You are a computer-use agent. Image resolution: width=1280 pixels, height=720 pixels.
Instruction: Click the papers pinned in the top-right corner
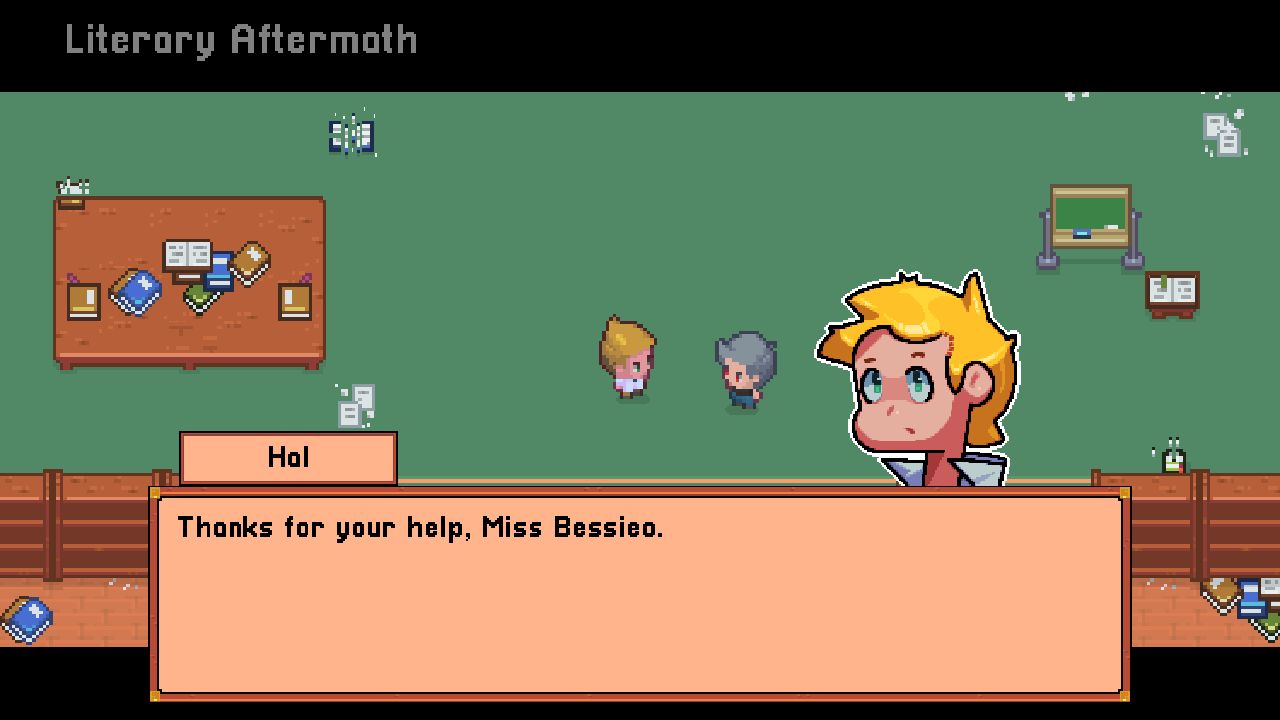point(1217,133)
